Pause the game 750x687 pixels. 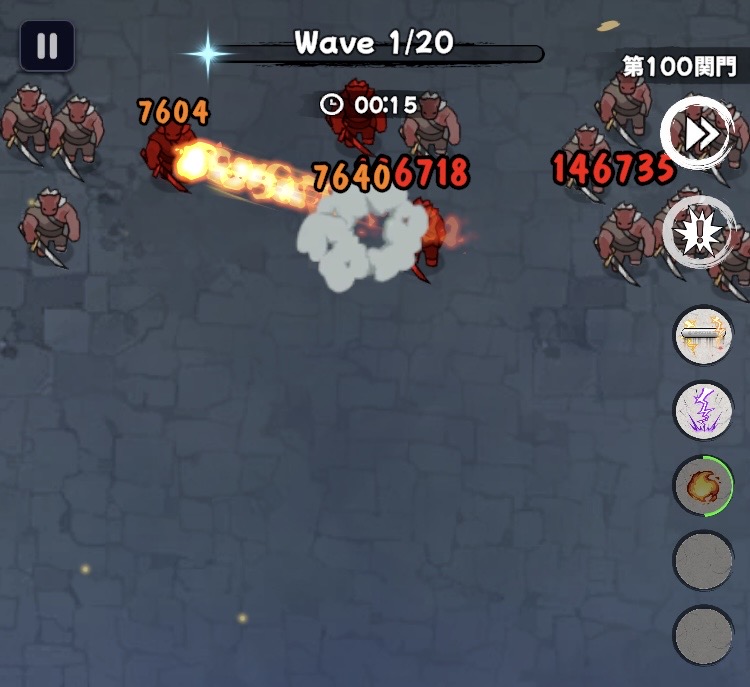pos(47,46)
